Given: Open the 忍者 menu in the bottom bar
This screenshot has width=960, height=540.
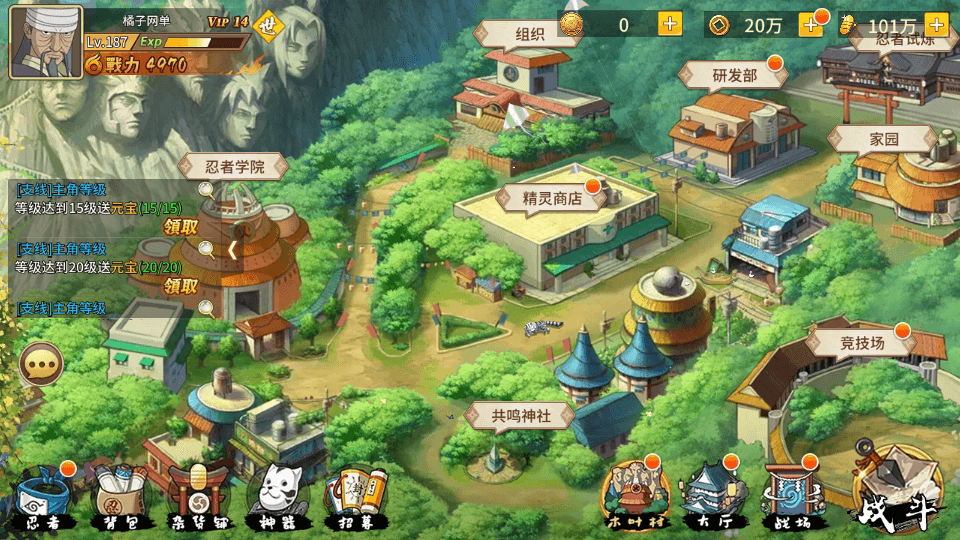Looking at the screenshot, I should (x=43, y=497).
